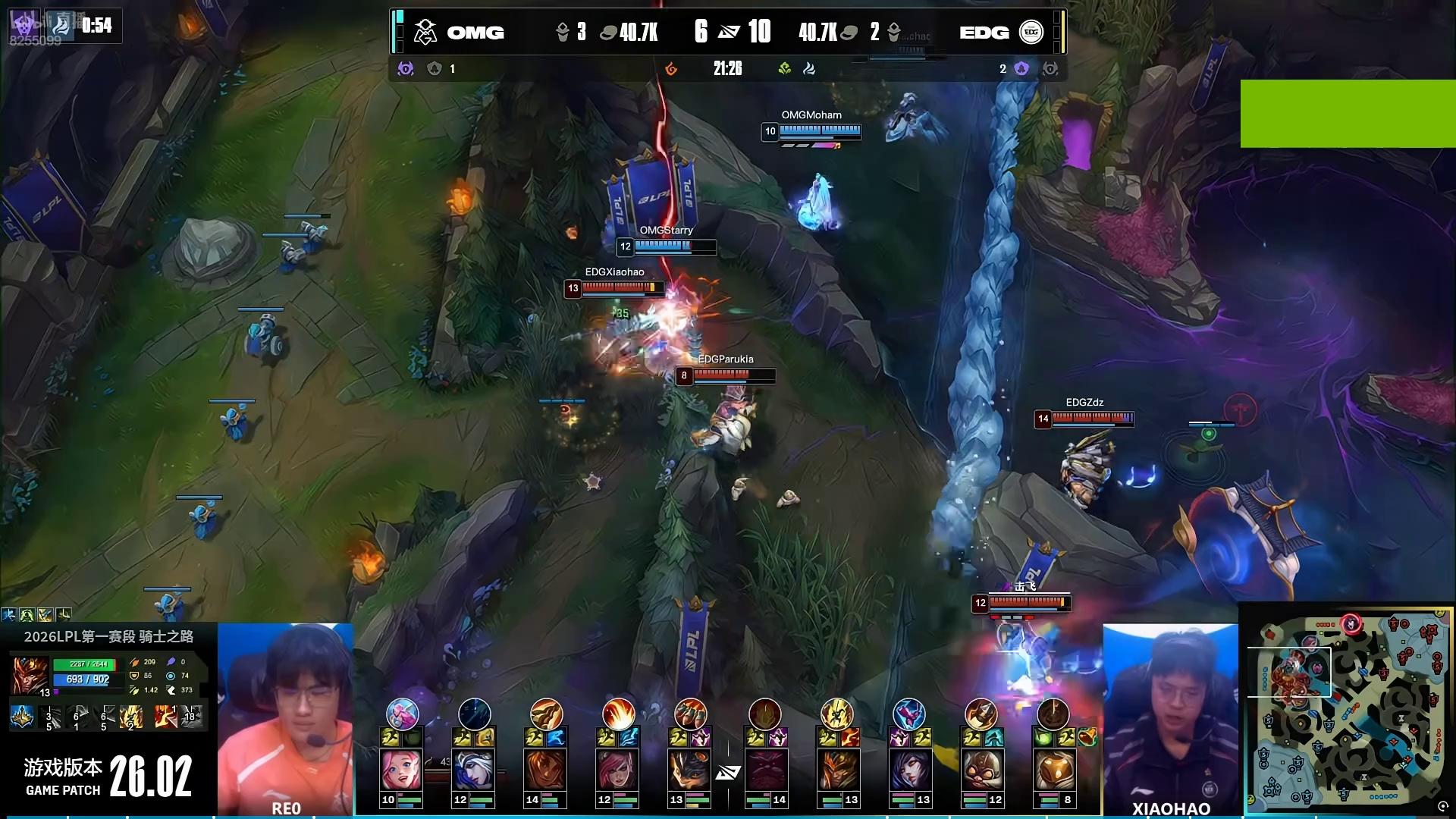1456x819 pixels.
Task: Choose the pink-haired Vi champion portrait
Action: click(617, 770)
